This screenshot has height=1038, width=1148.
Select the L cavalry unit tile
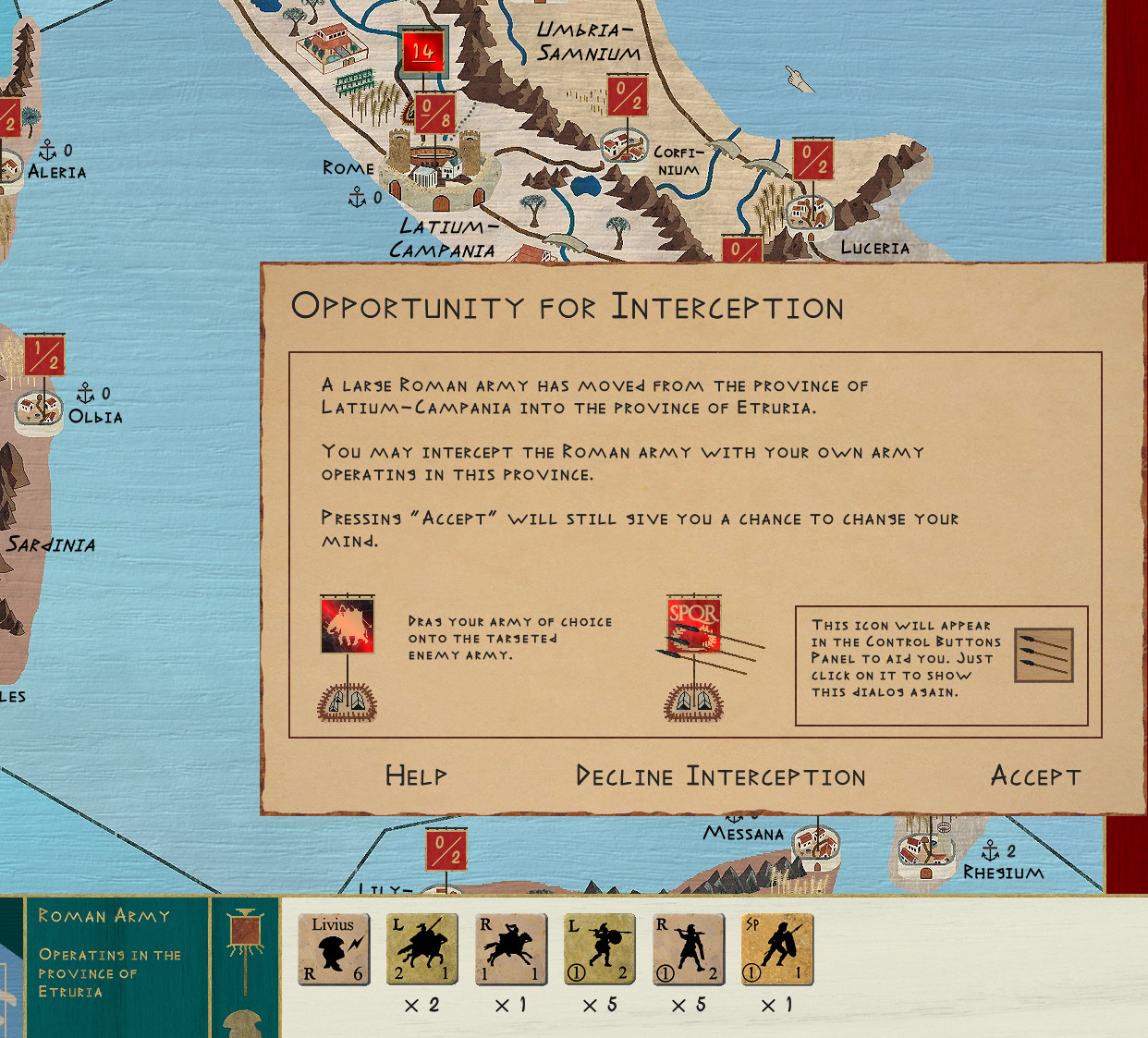pos(421,949)
